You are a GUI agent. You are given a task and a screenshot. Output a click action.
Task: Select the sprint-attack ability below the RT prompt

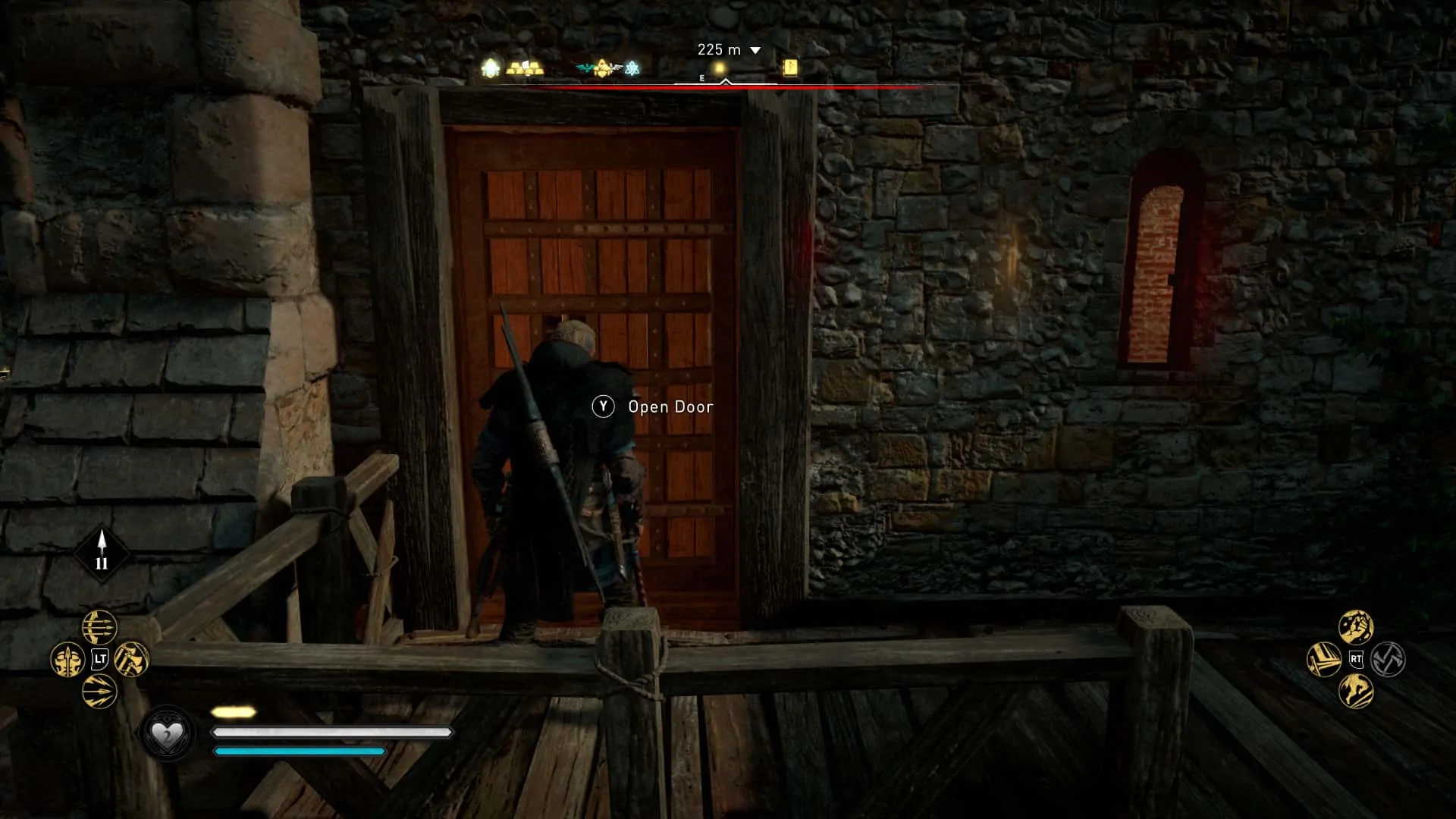click(1356, 691)
